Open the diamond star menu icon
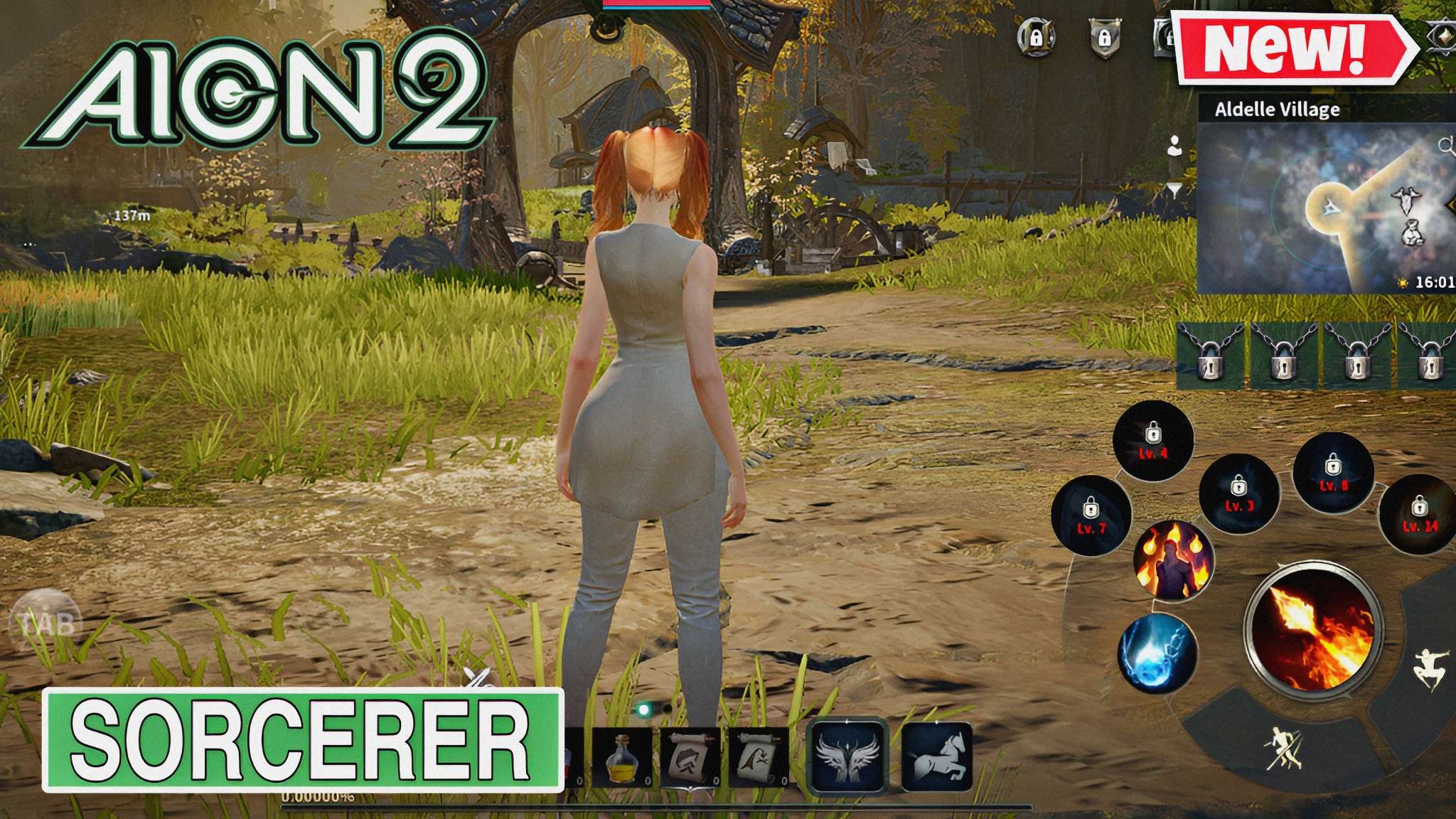 [1443, 36]
